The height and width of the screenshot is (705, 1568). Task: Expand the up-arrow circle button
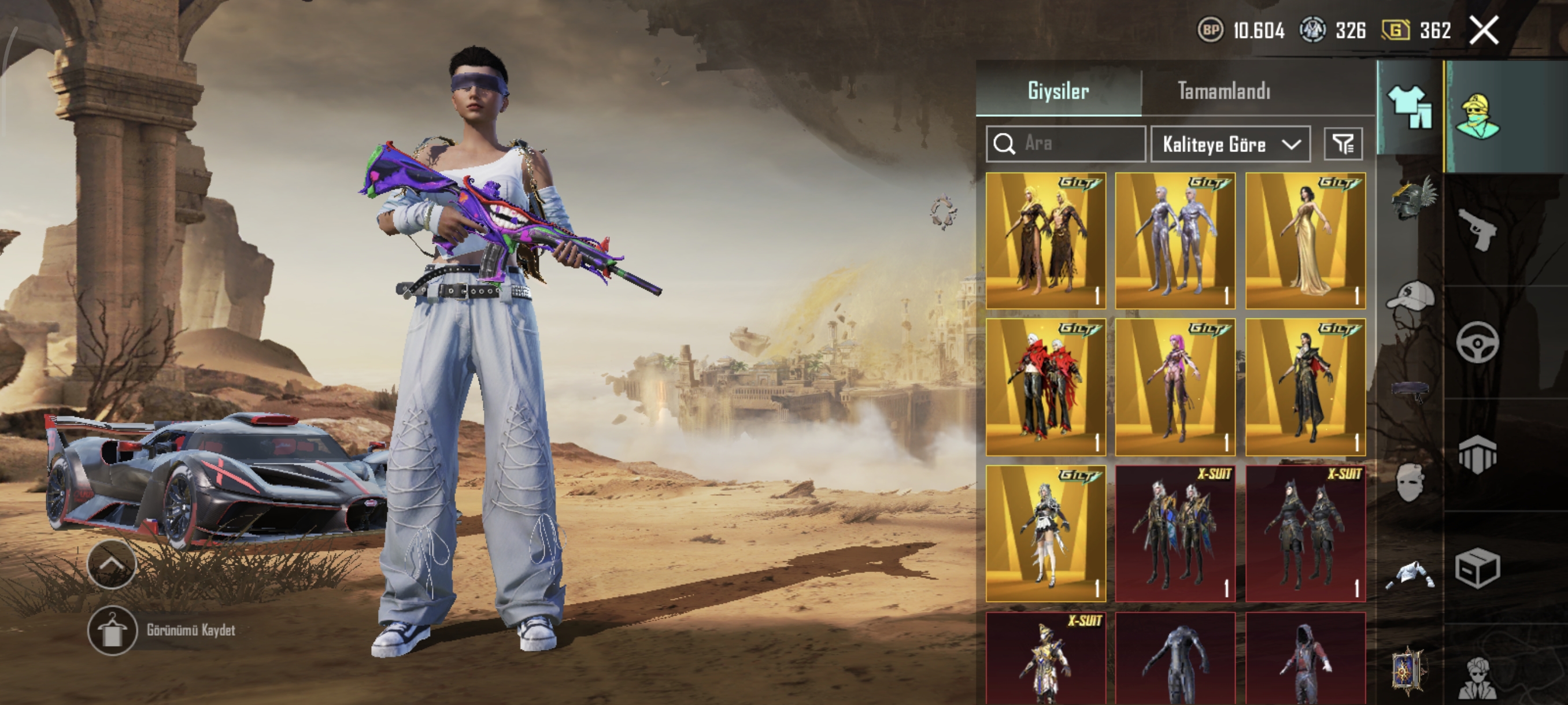tap(112, 565)
